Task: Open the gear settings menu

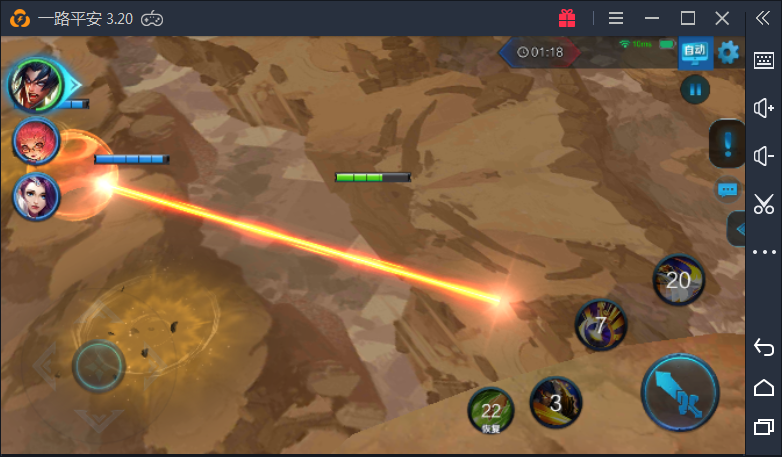Action: (729, 52)
